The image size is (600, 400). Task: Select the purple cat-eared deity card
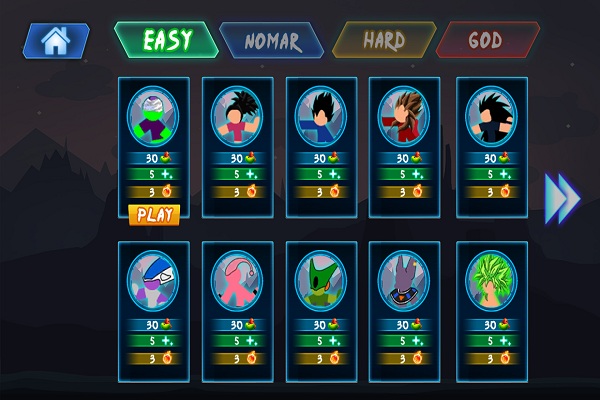click(404, 280)
